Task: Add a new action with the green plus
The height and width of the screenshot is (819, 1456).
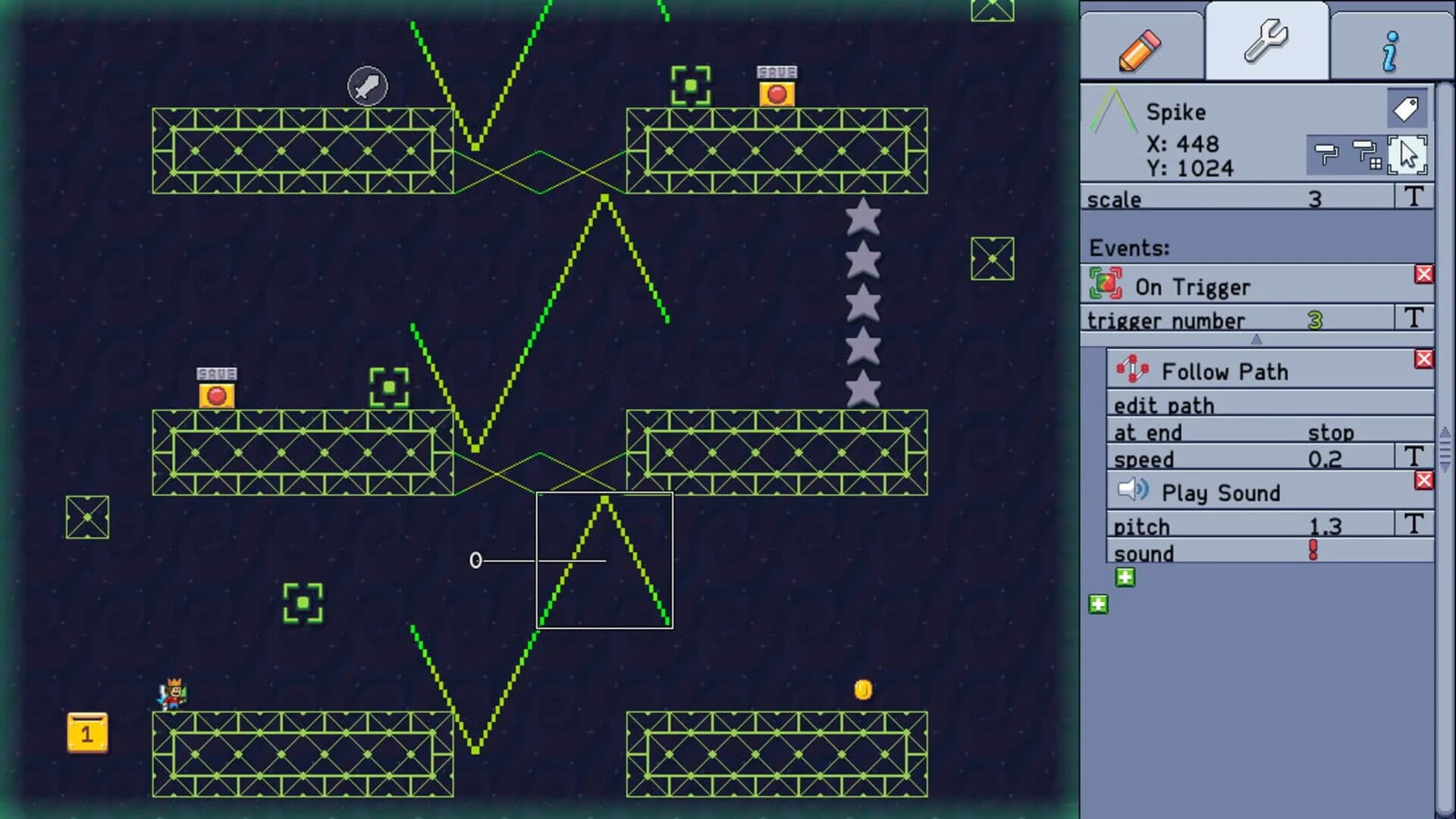Action: click(x=1125, y=576)
